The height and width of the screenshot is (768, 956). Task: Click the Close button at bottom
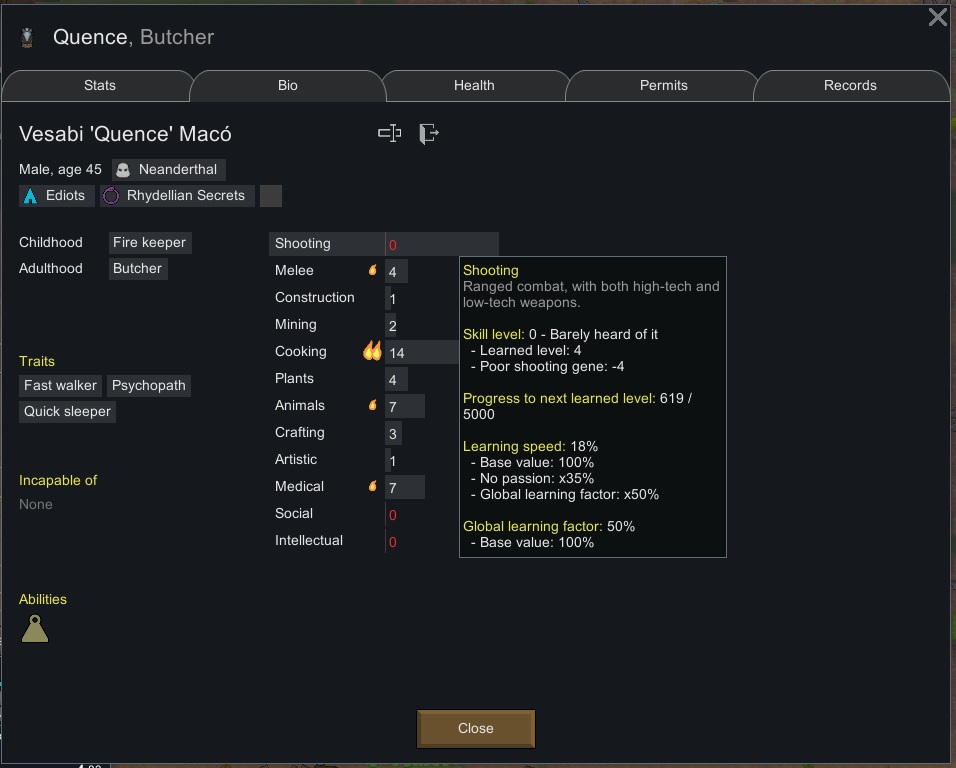coord(476,728)
